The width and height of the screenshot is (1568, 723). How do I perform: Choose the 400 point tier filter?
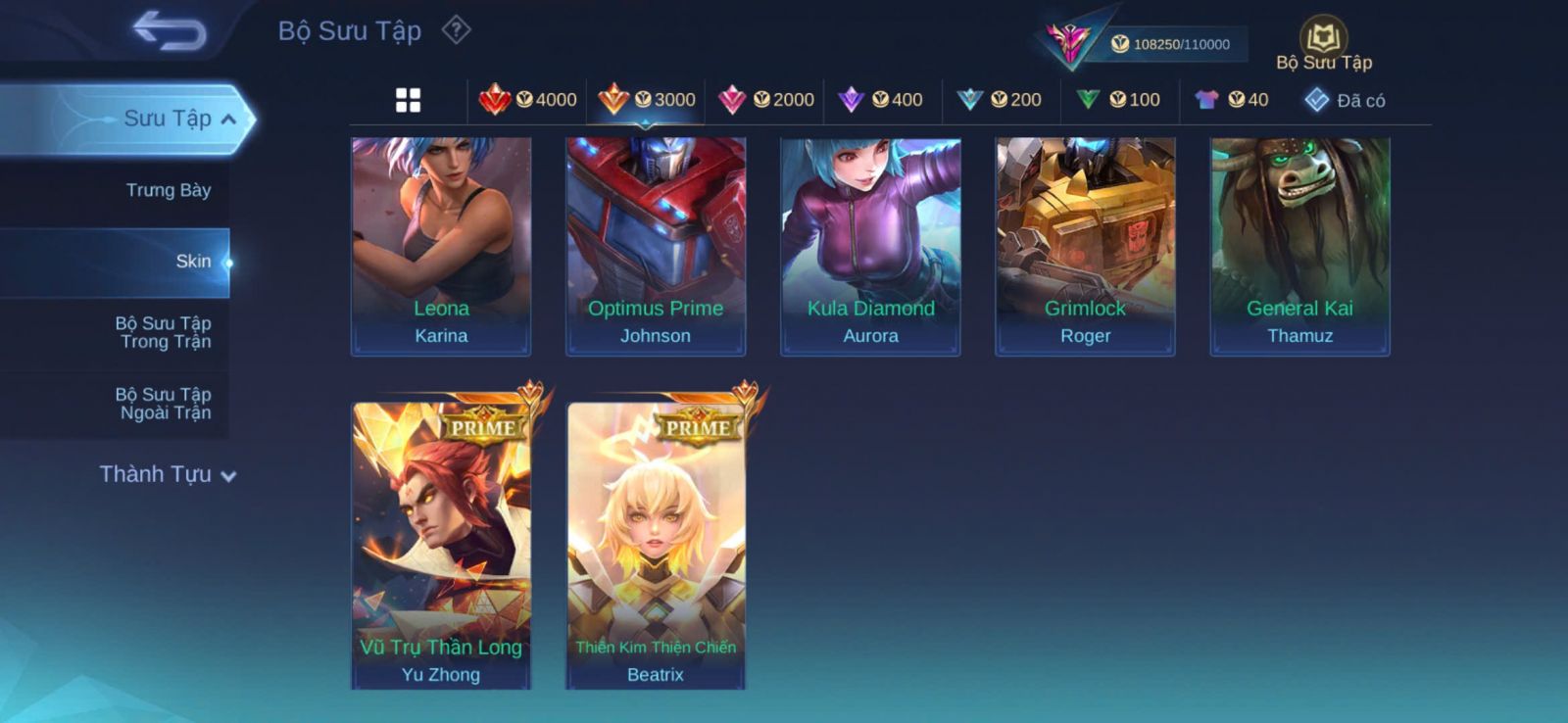pyautogui.click(x=882, y=100)
